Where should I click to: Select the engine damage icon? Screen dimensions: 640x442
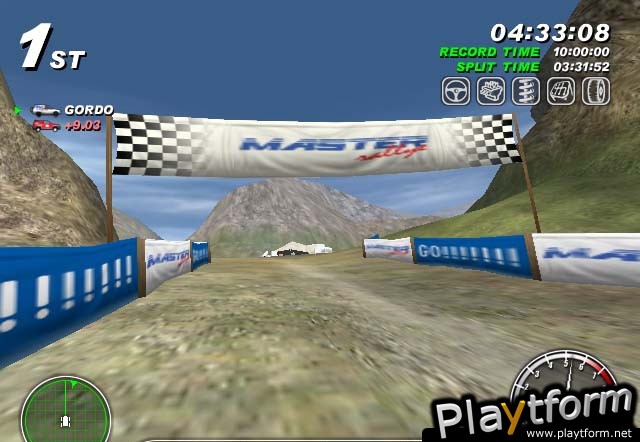pyautogui.click(x=490, y=92)
